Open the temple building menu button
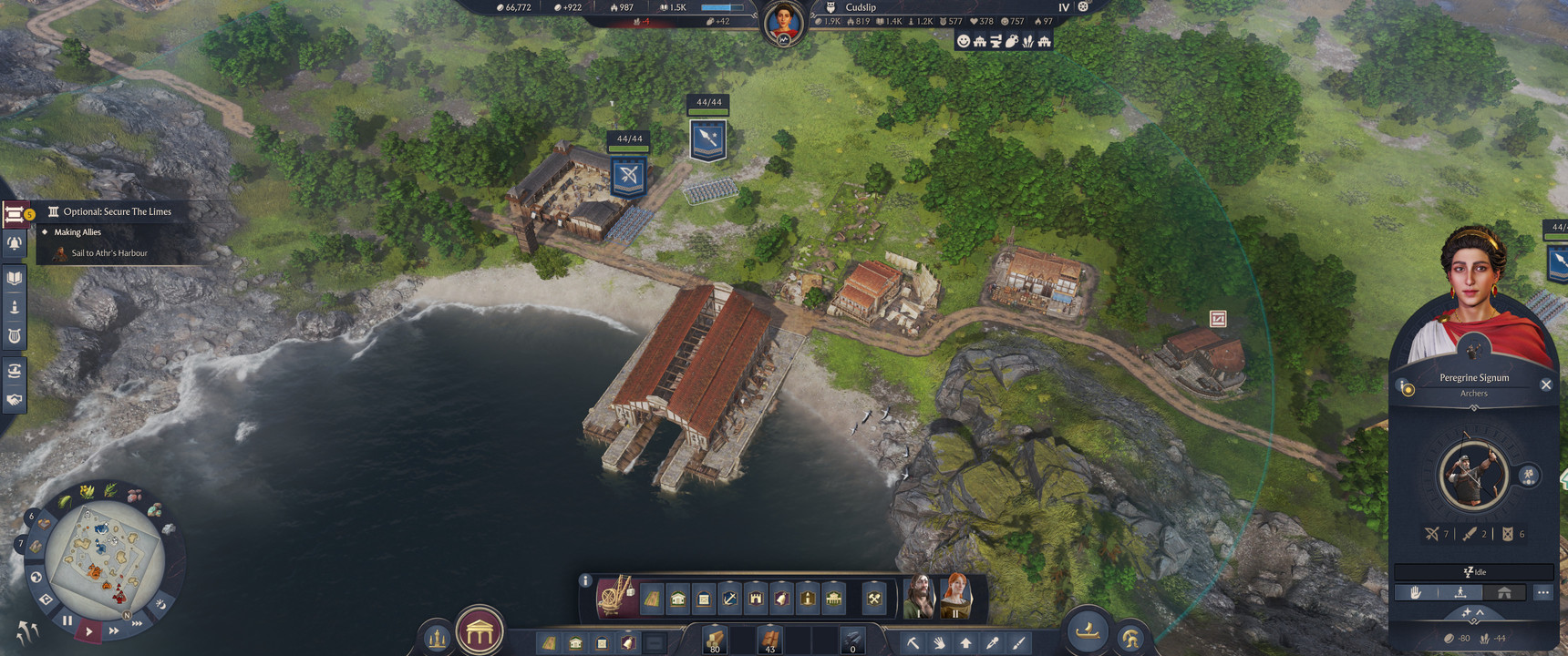 tap(480, 630)
